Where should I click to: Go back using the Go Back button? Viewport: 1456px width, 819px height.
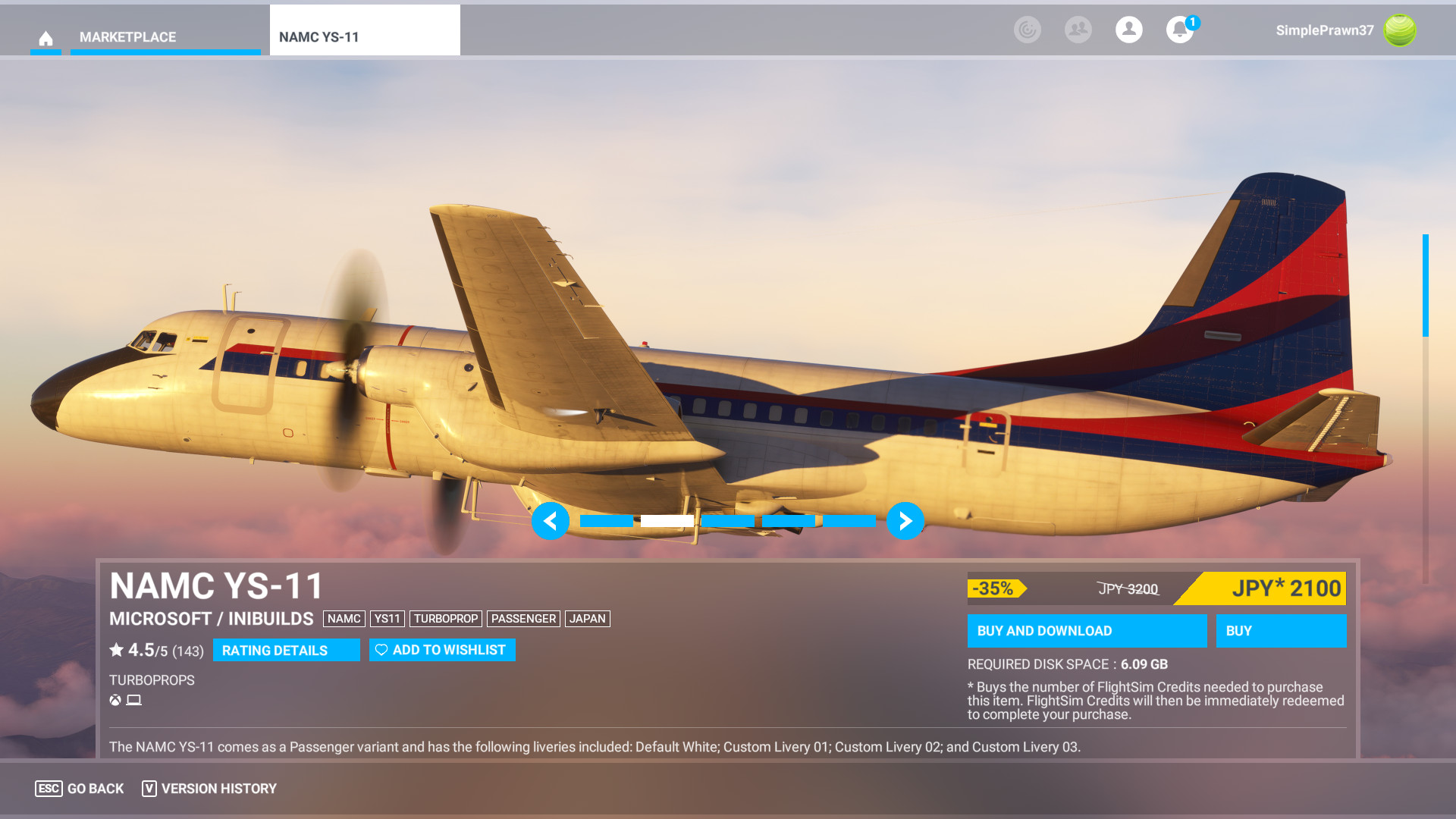coord(80,789)
